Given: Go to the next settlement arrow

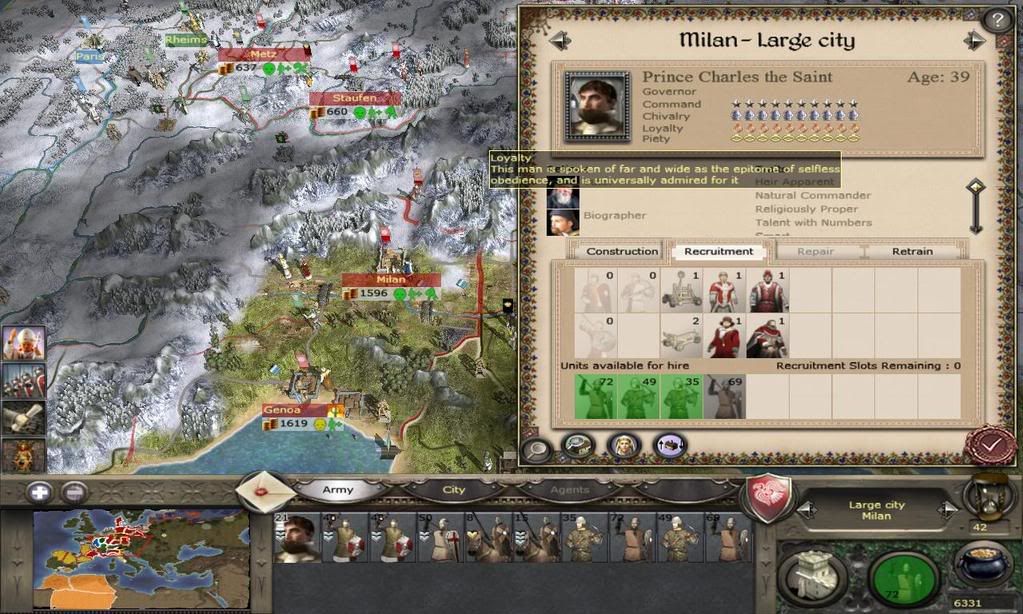Looking at the screenshot, I should pyautogui.click(x=974, y=40).
